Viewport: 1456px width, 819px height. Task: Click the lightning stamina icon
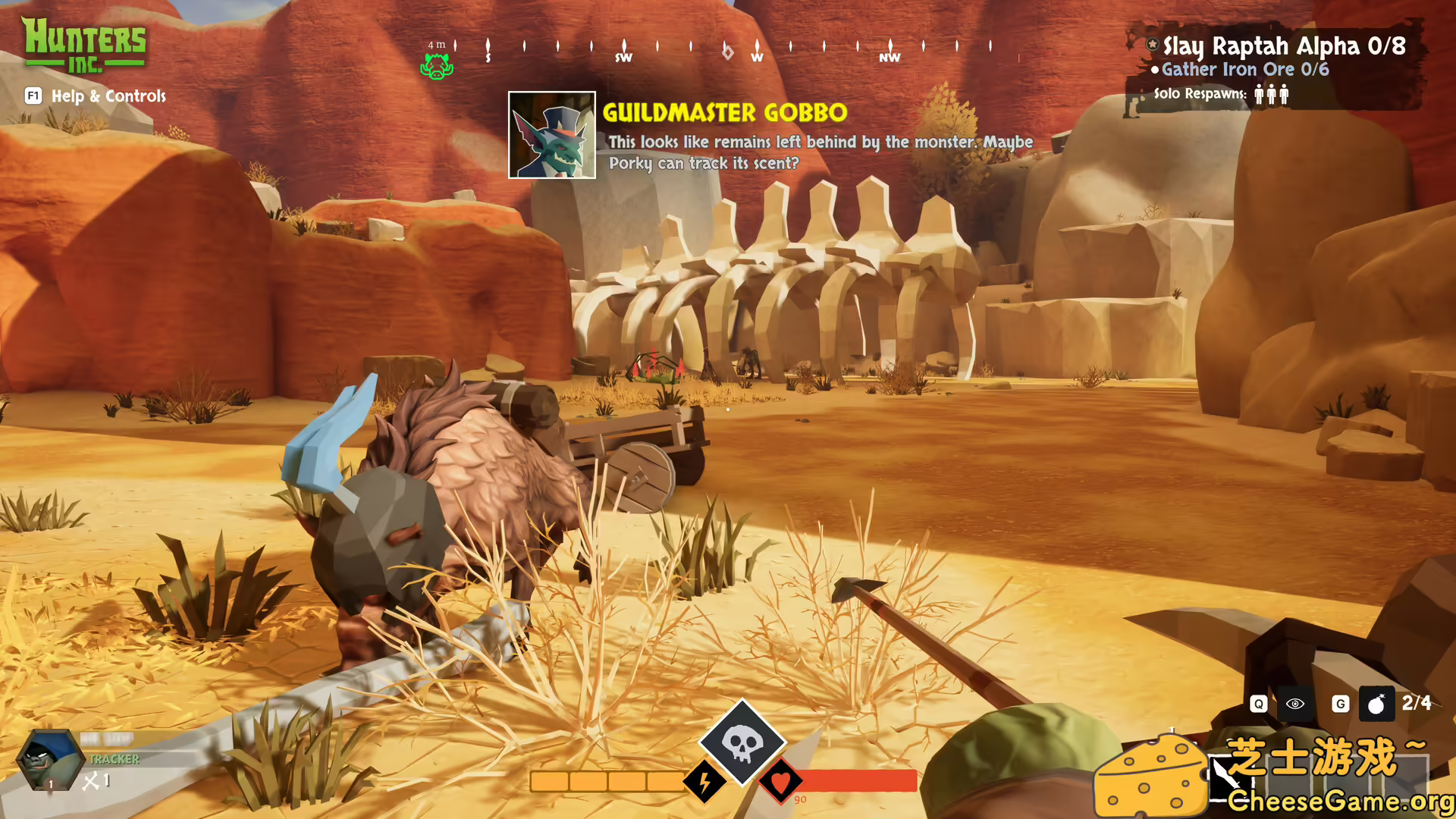click(x=704, y=780)
